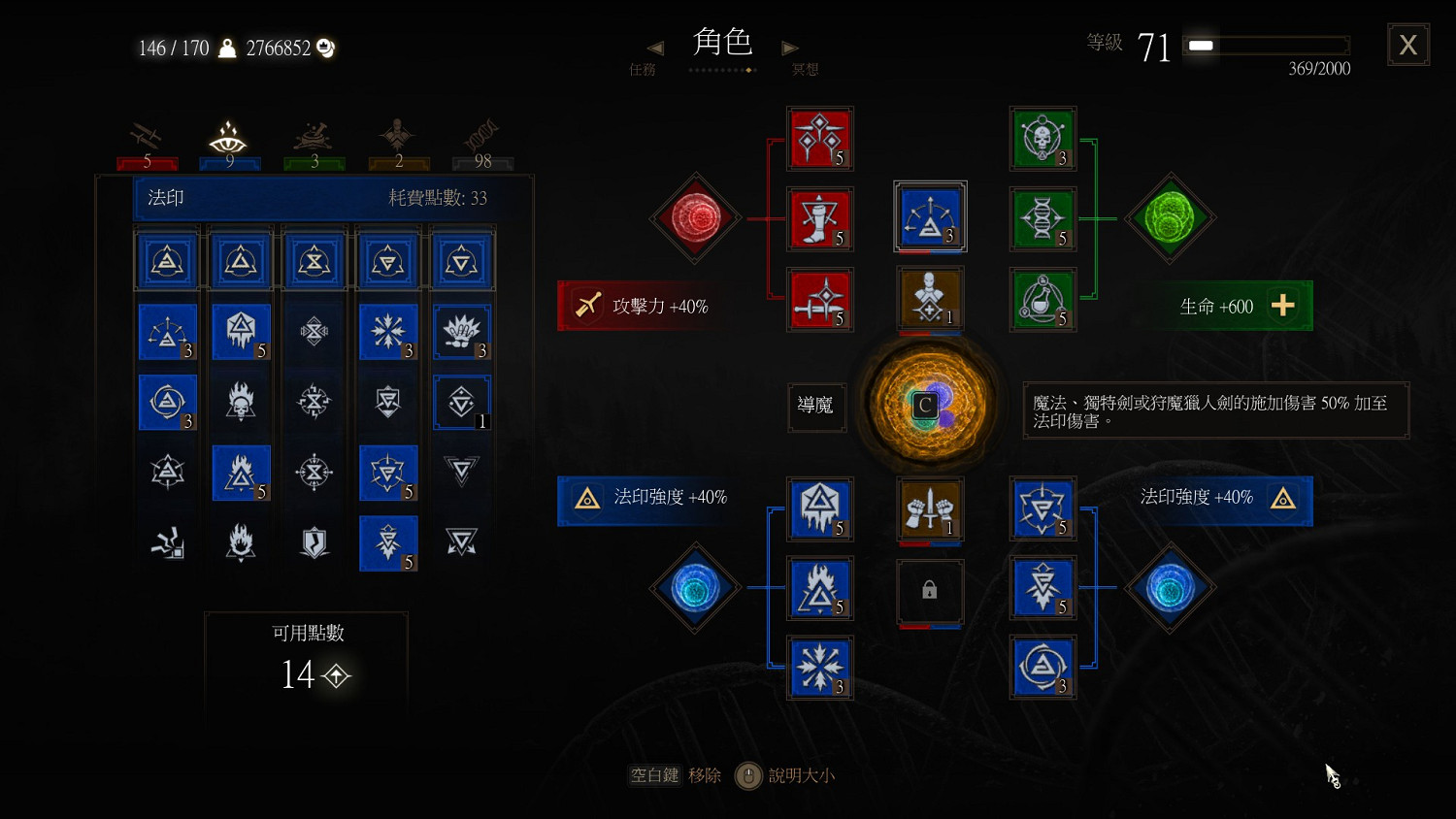Select the bottom-left blue mutagen diamond
Screen dimensions: 1456x819
[x=695, y=588]
